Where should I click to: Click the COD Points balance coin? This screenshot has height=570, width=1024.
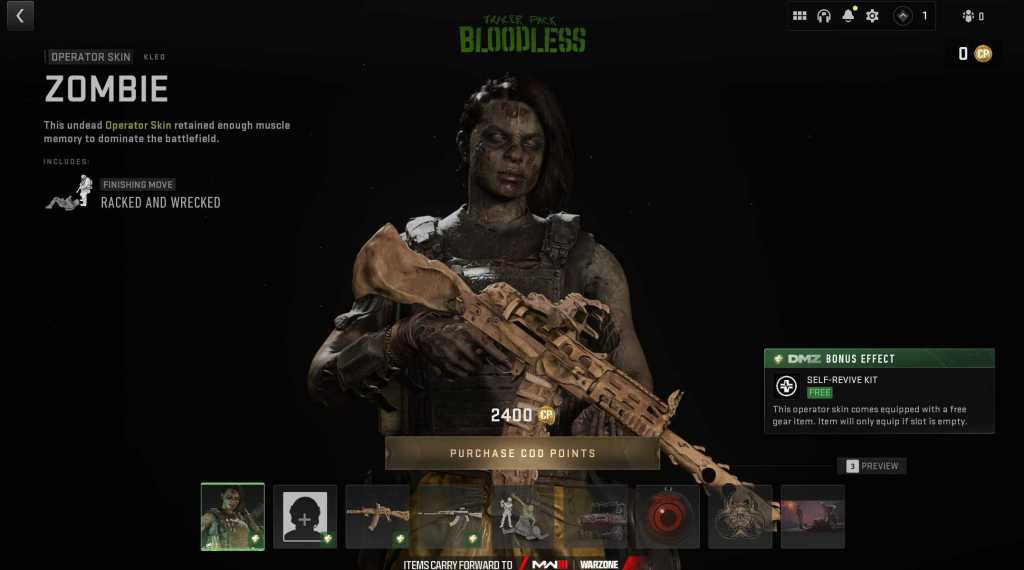(x=983, y=54)
